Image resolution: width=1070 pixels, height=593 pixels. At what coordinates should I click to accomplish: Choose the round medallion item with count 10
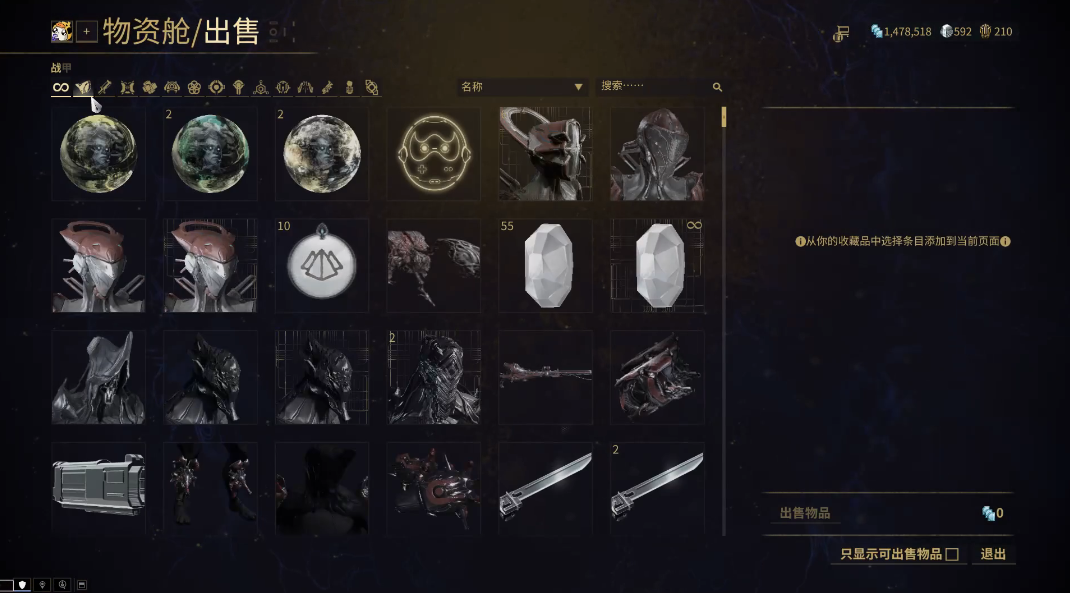[322, 267]
